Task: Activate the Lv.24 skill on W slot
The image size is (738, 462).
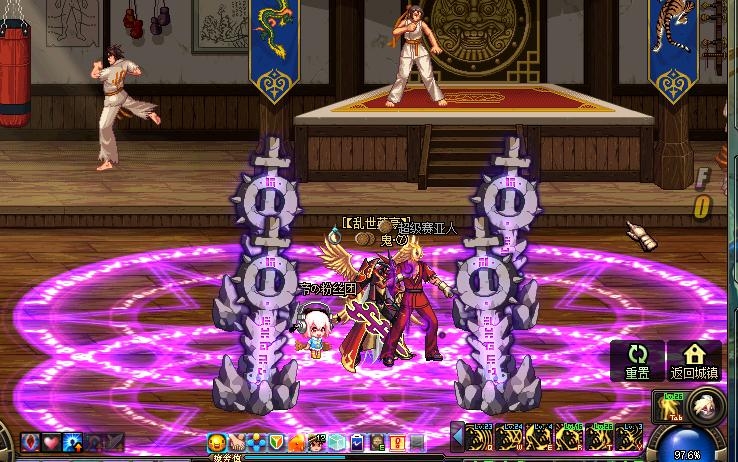Action: coord(511,438)
